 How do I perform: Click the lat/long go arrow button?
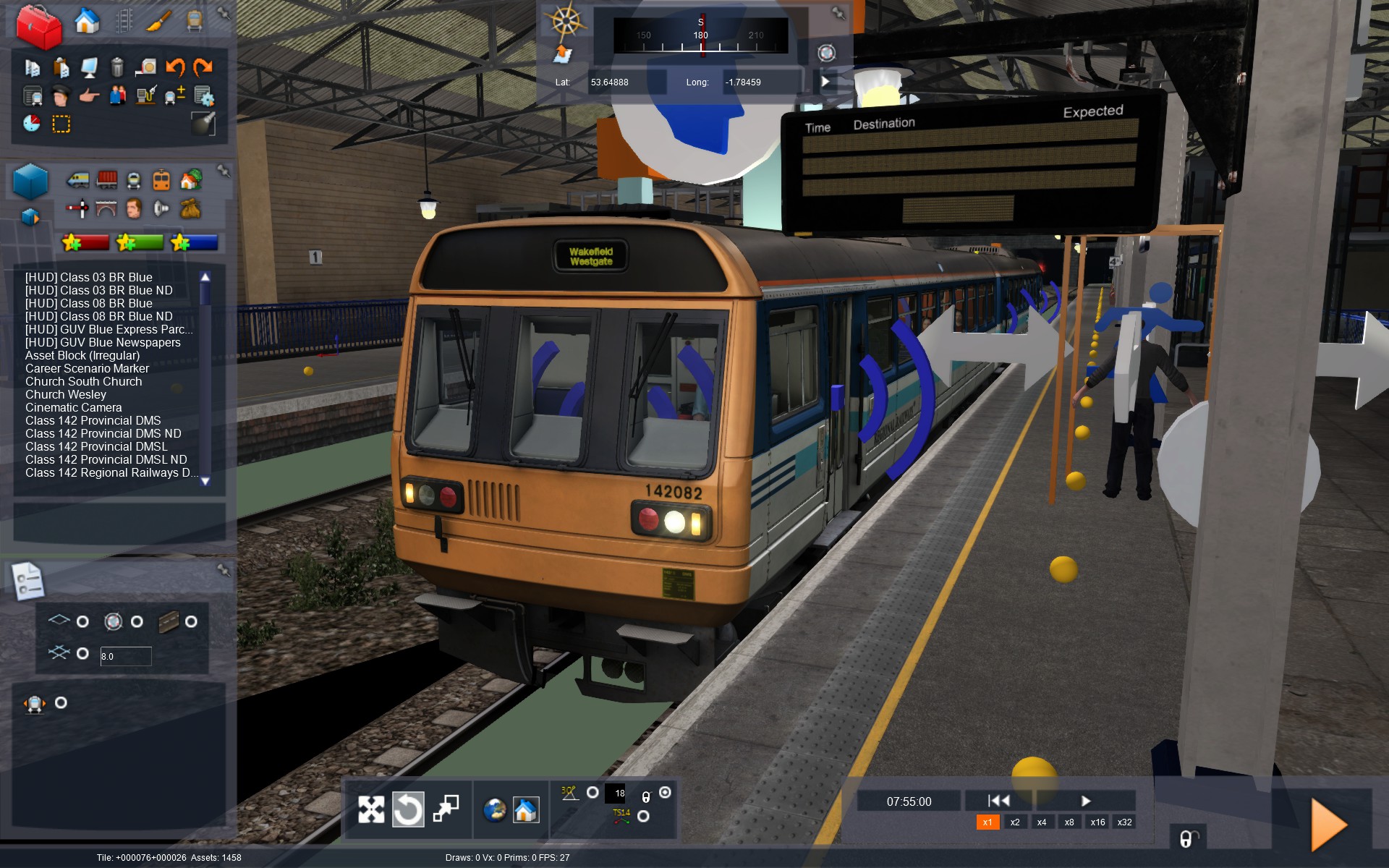pos(826,82)
